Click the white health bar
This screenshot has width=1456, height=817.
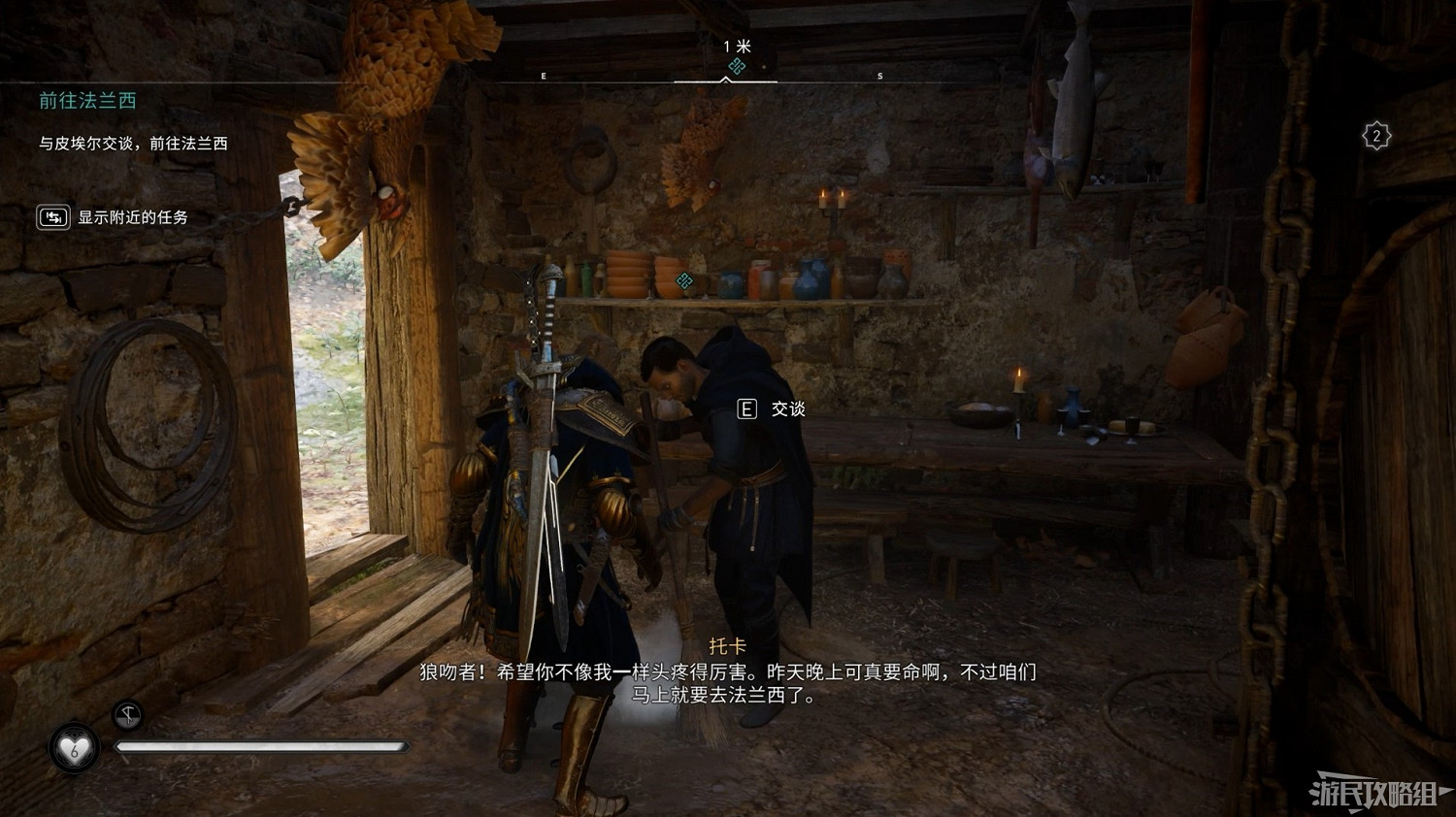(x=262, y=747)
